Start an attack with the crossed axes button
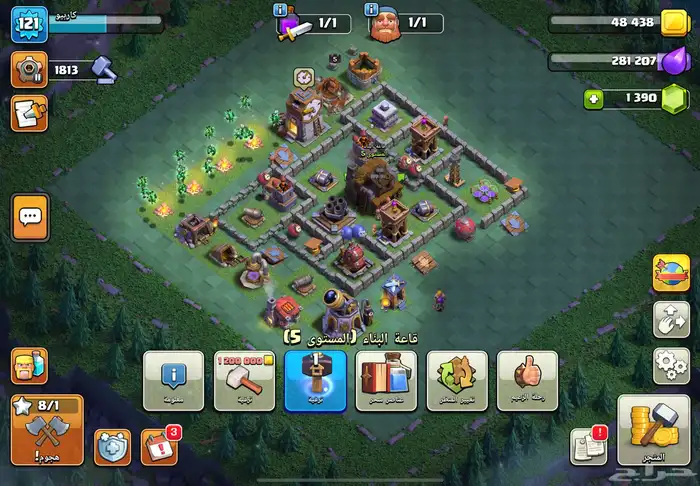 [46, 429]
